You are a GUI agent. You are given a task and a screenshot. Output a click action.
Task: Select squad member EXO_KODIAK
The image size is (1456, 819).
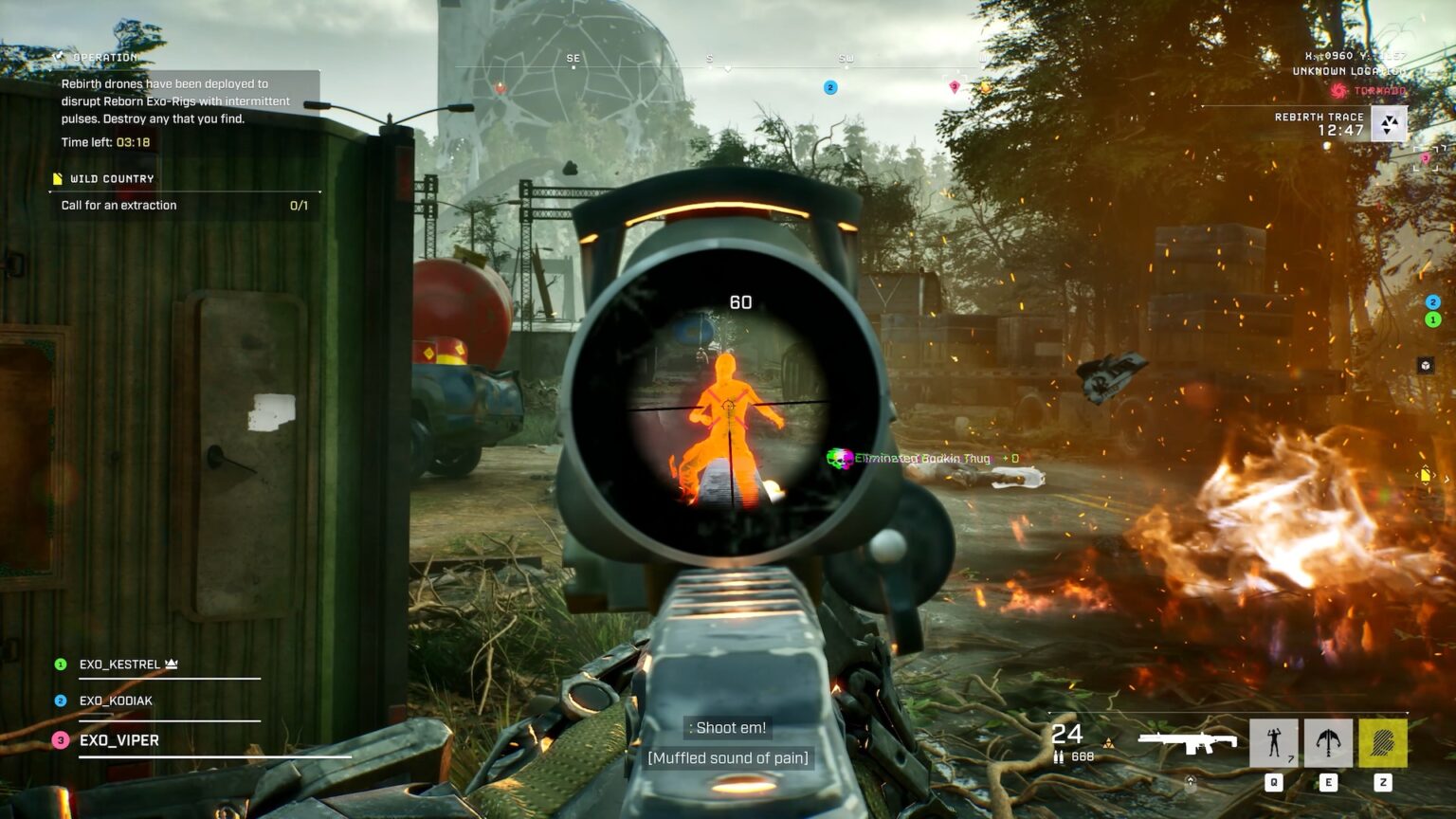click(116, 701)
